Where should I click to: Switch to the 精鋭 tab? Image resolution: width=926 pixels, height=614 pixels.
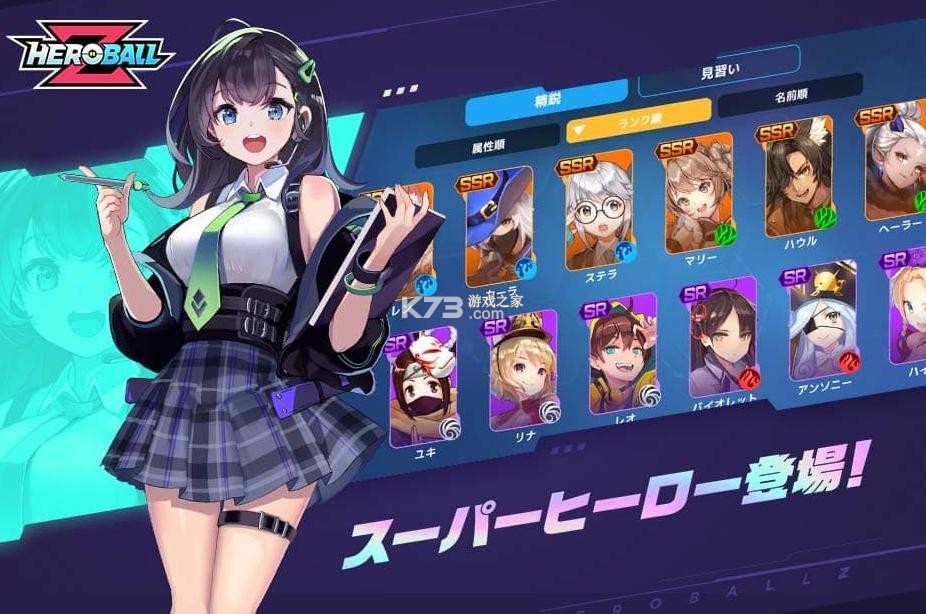[546, 101]
